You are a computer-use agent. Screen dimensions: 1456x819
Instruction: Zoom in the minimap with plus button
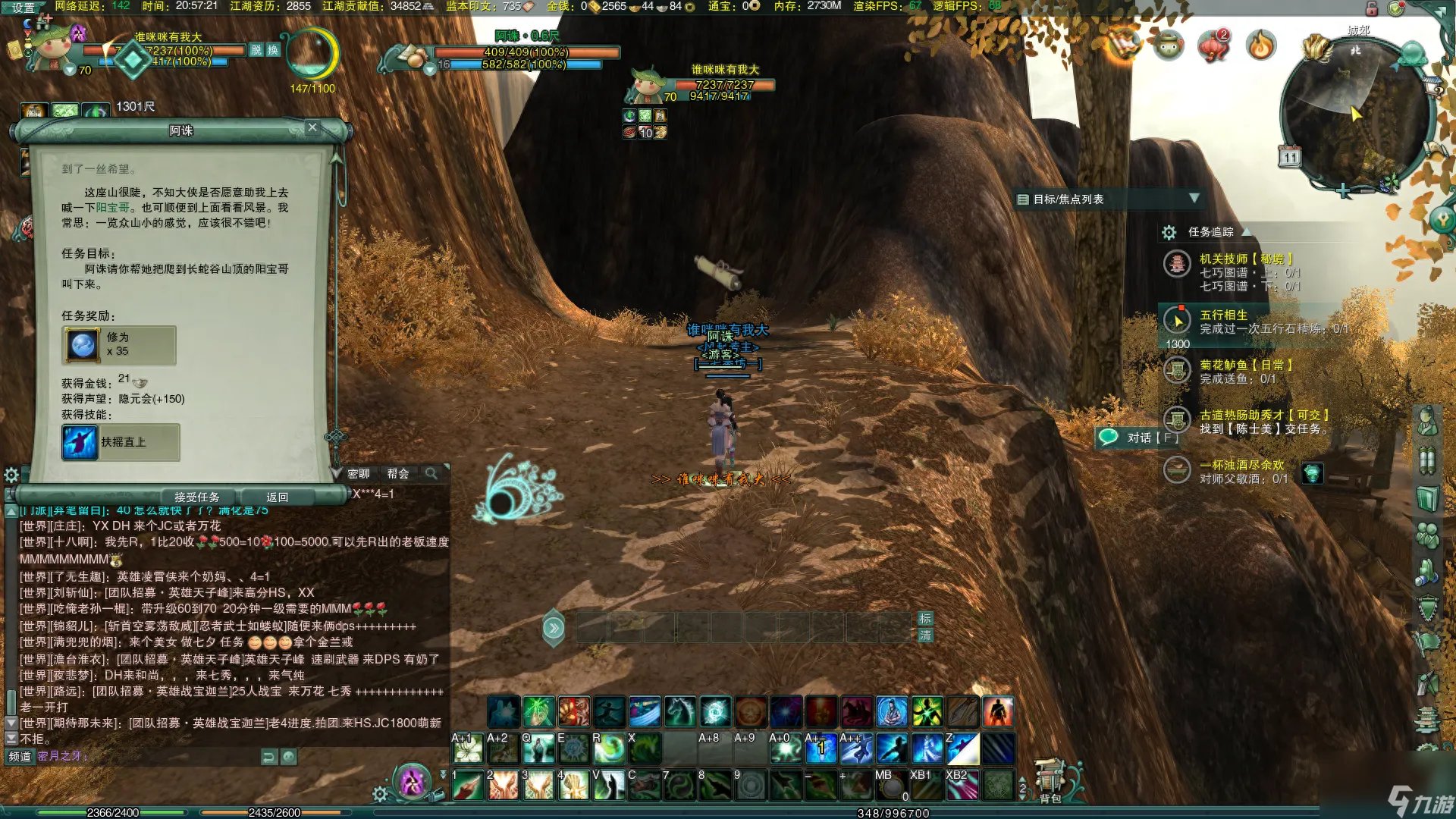pos(1344,191)
